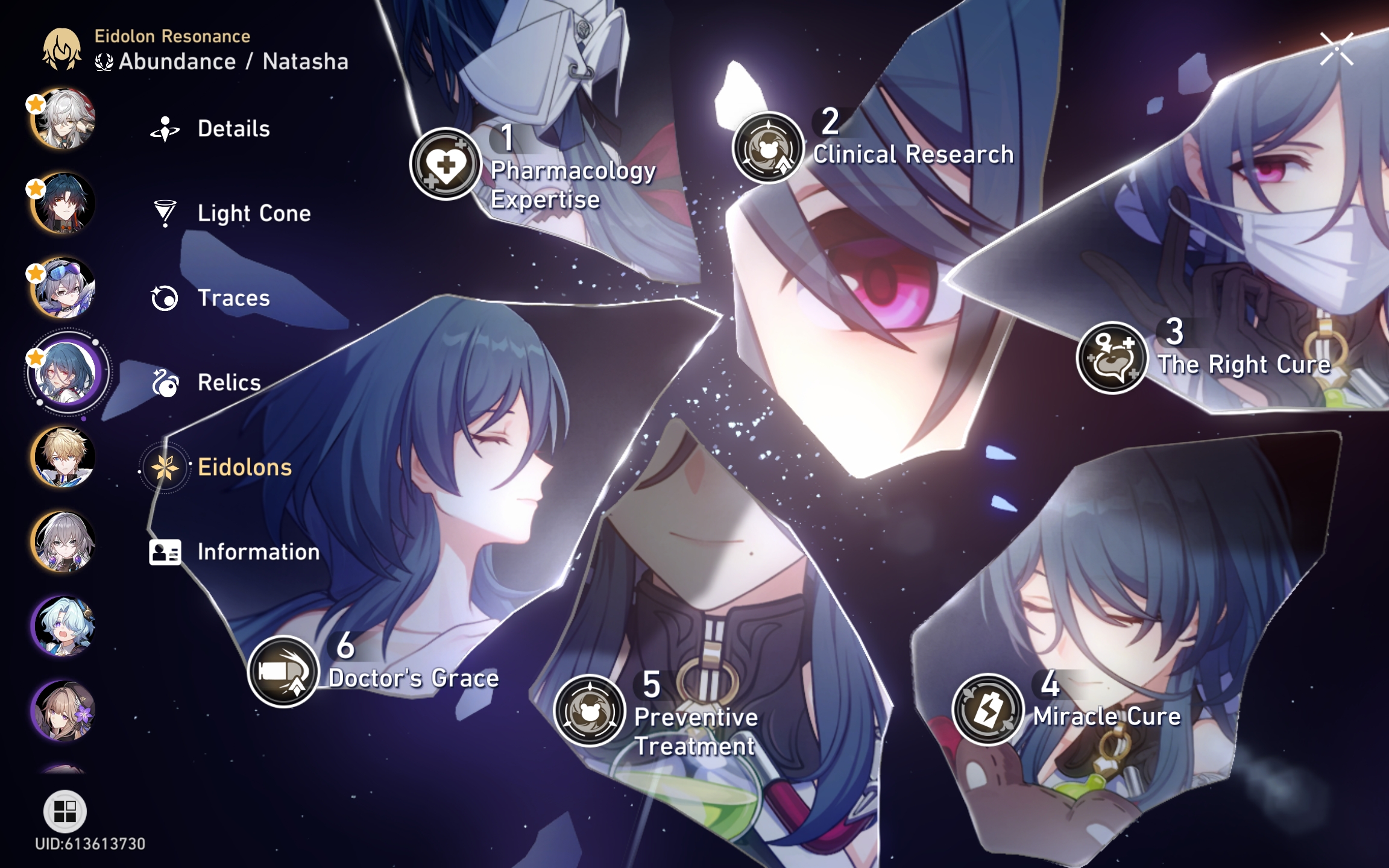The height and width of the screenshot is (868, 1389).
Task: Switch to the Information section
Action: pos(164,551)
